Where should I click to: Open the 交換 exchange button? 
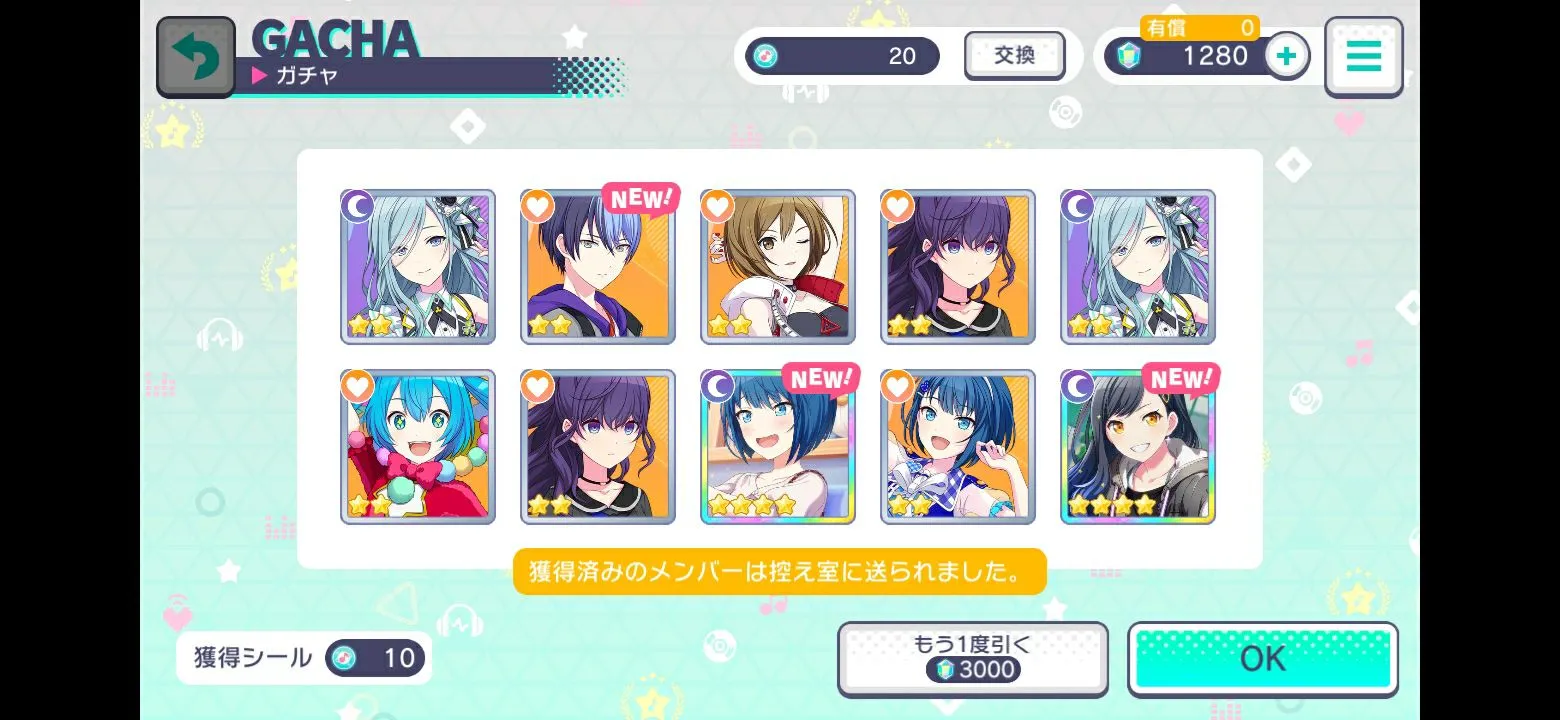(1014, 56)
